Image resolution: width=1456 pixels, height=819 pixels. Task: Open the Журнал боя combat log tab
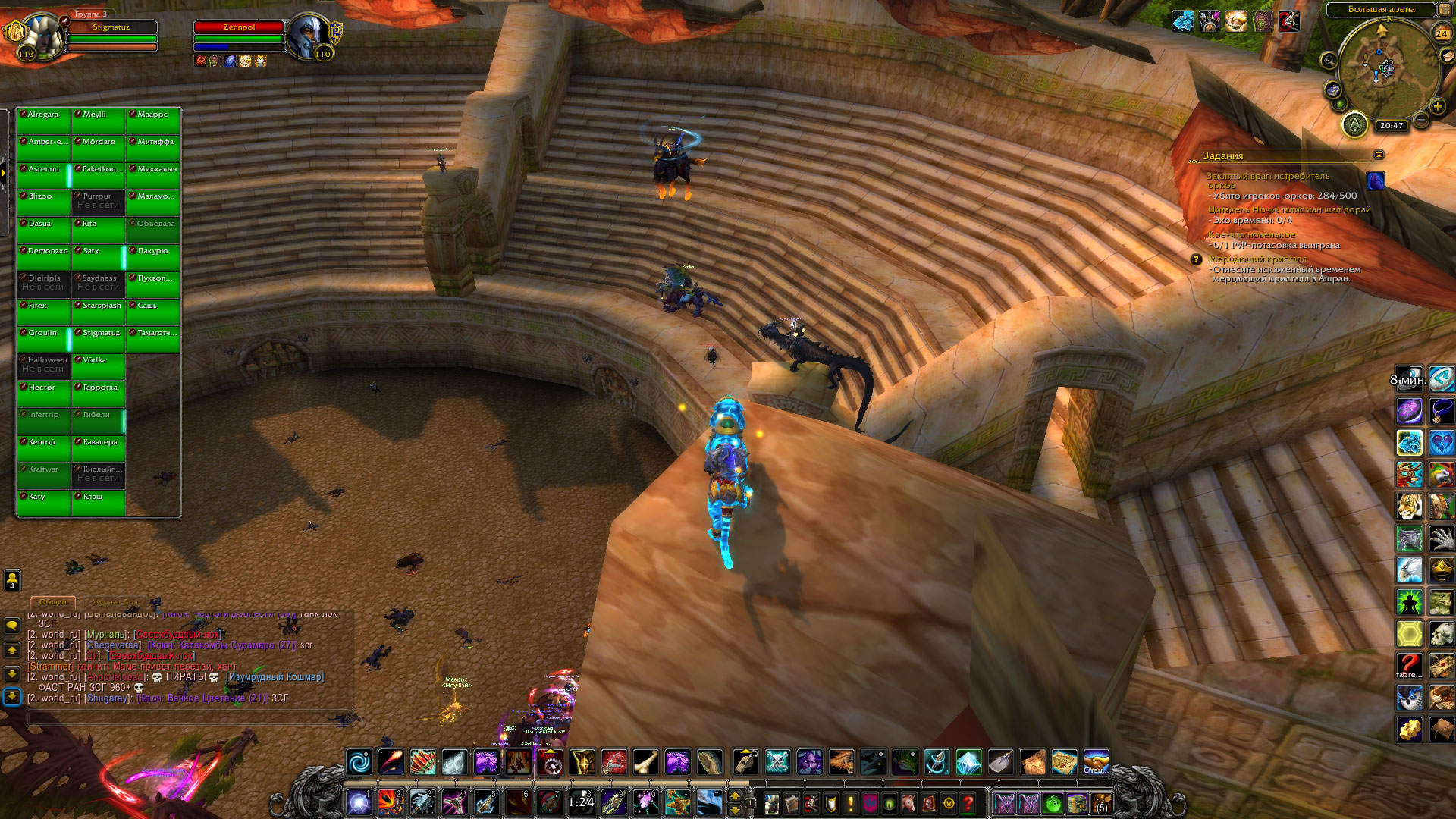(115, 602)
